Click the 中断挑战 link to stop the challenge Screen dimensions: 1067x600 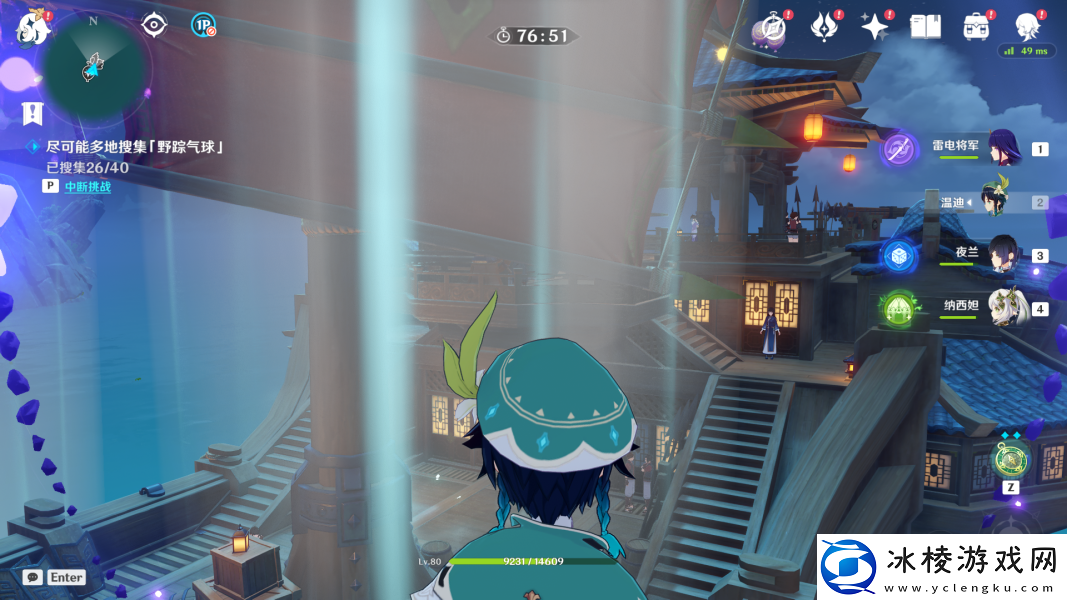click(x=88, y=186)
